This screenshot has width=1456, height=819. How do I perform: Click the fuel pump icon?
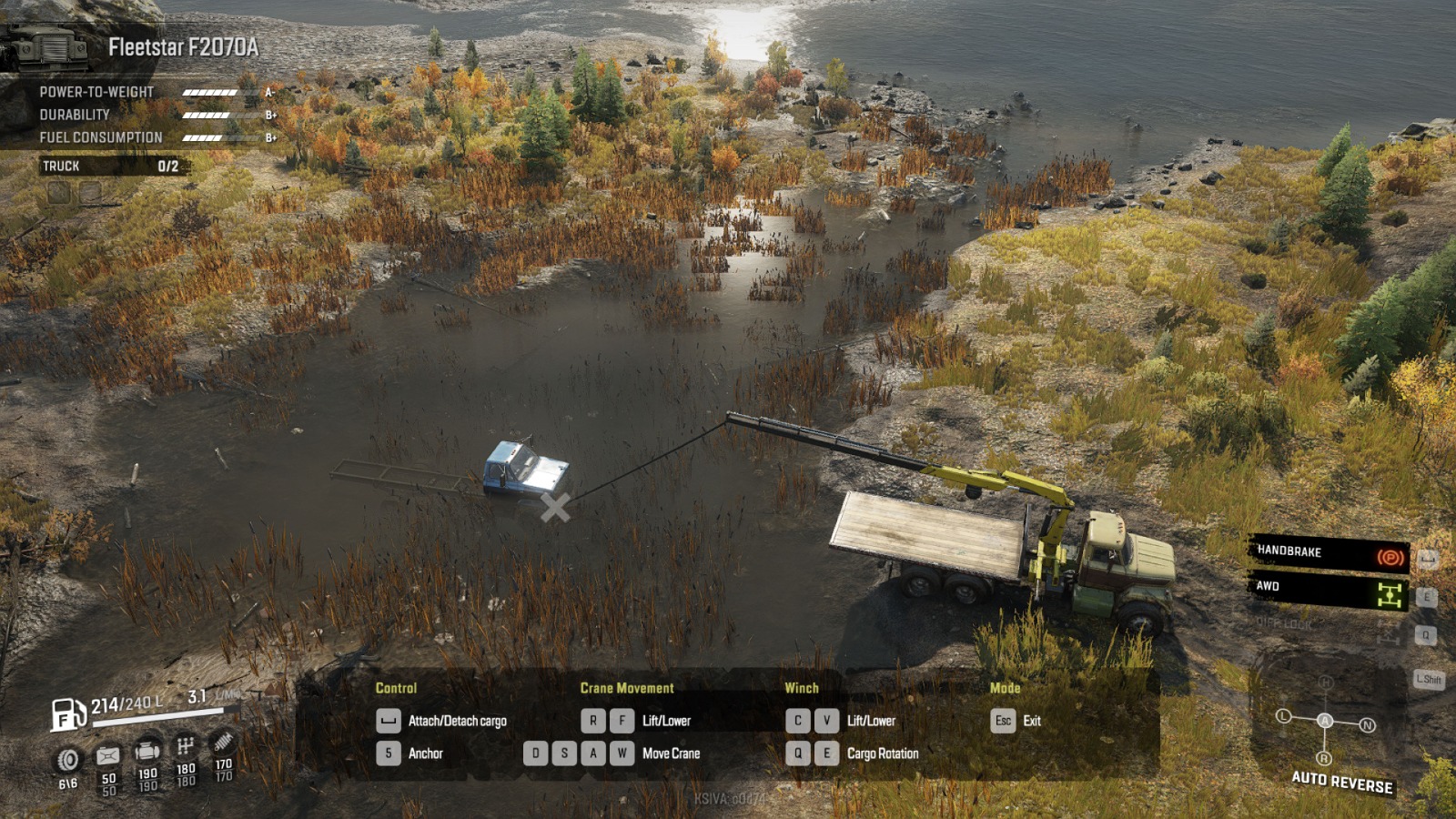(x=67, y=713)
